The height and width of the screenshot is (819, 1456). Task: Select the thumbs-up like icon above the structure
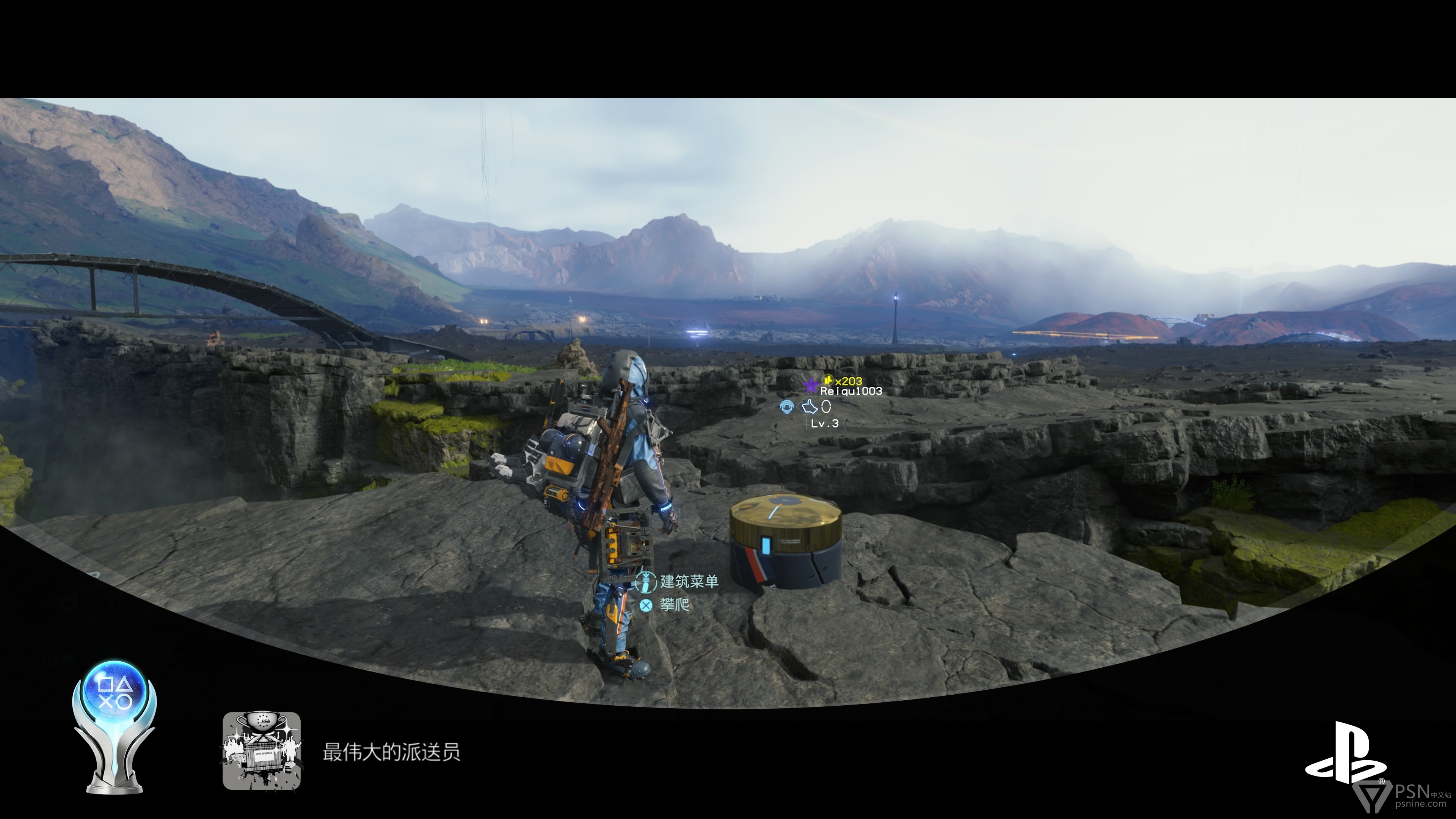810,406
